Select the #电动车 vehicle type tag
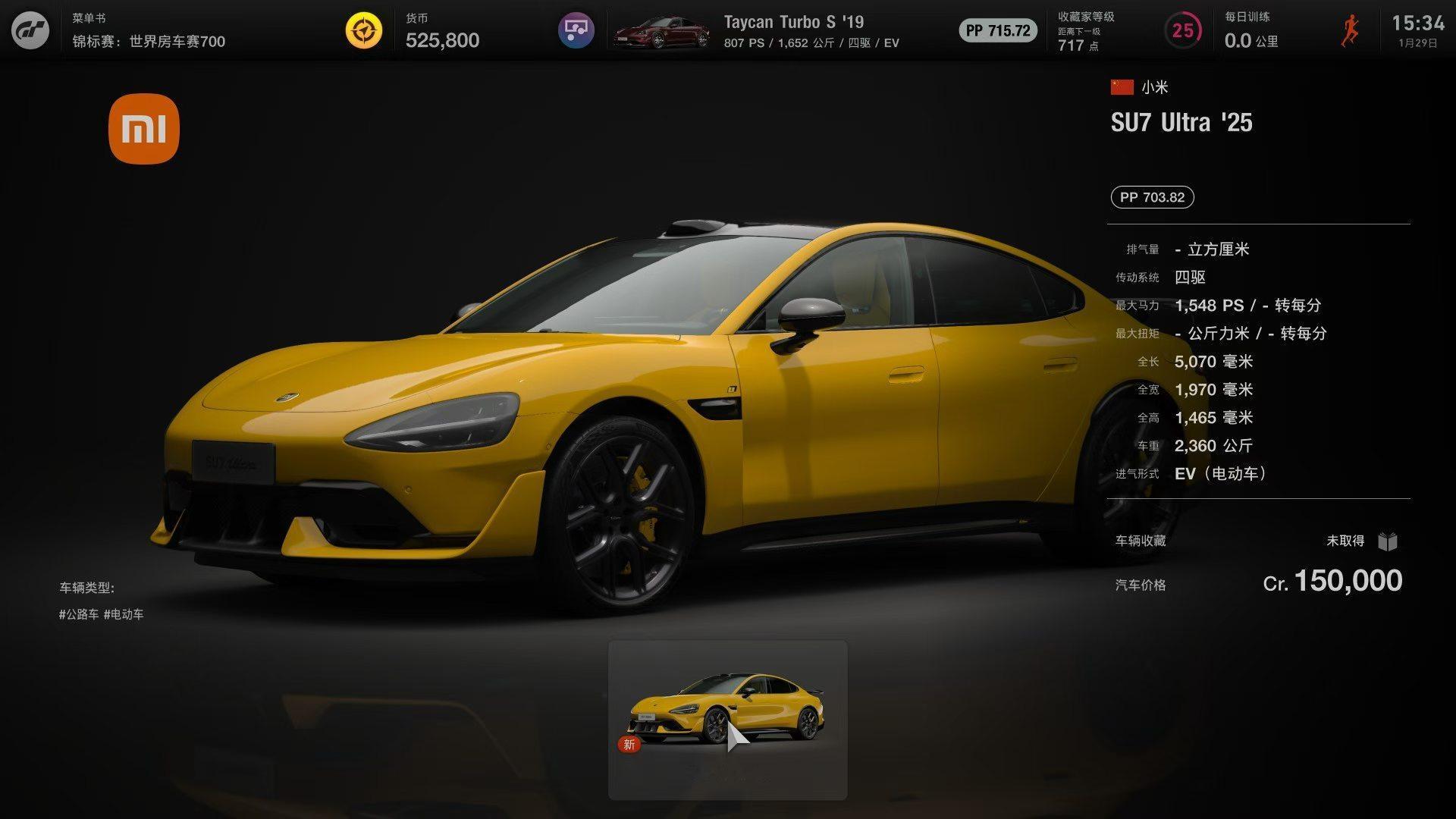The width and height of the screenshot is (1456, 819). click(124, 615)
